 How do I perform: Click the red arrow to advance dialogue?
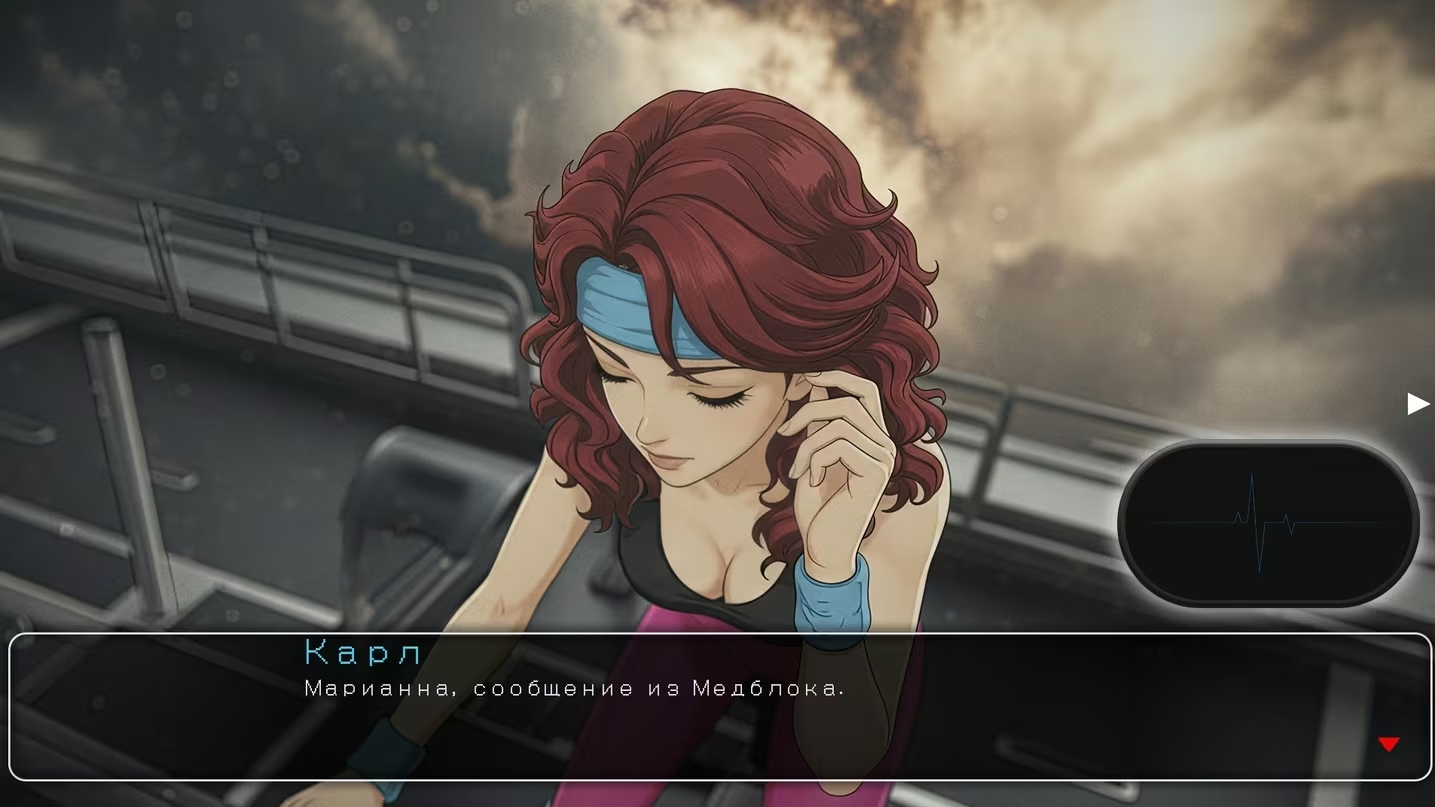click(x=1388, y=744)
